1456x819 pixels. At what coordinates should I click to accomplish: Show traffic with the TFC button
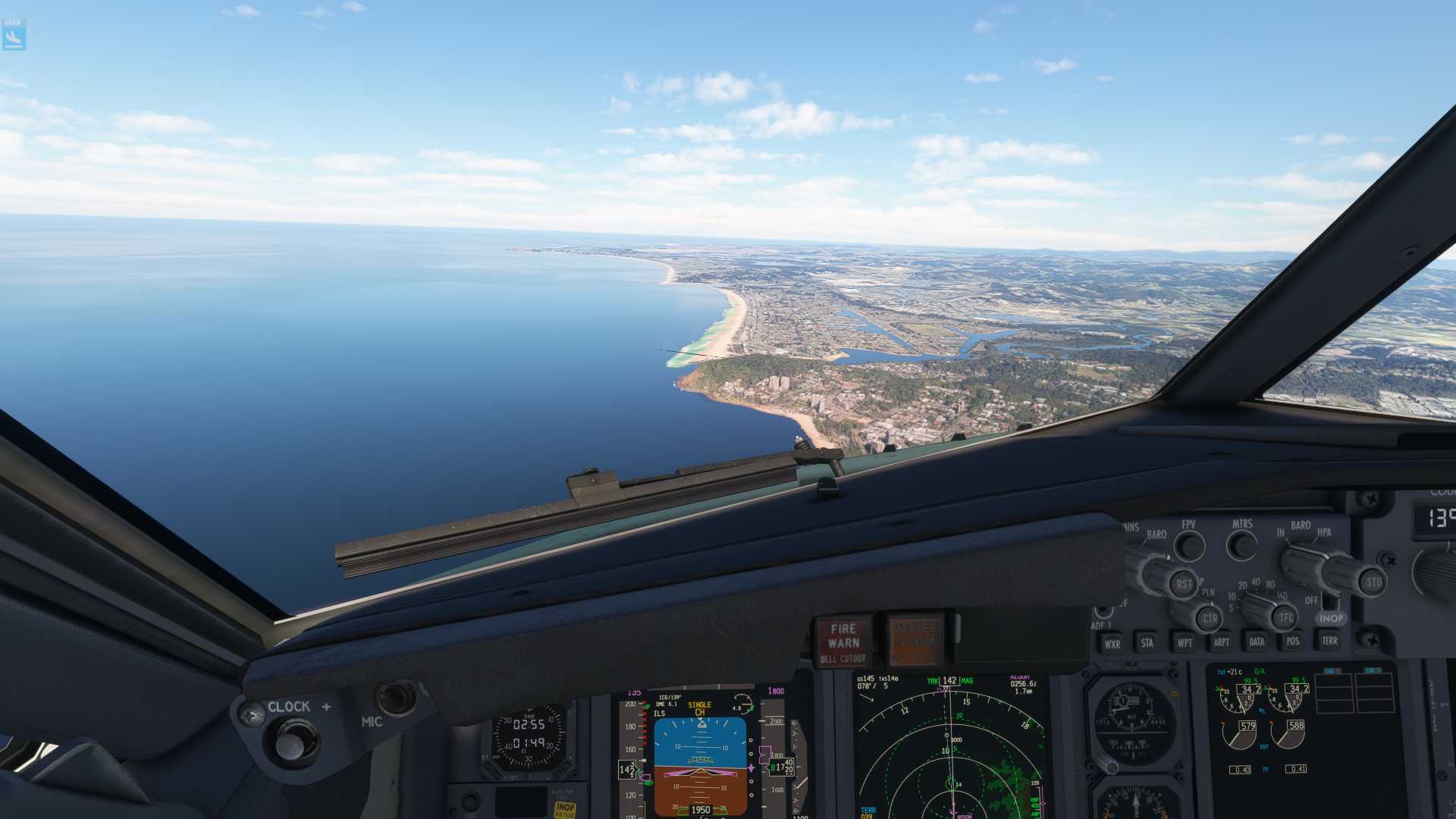[1285, 618]
